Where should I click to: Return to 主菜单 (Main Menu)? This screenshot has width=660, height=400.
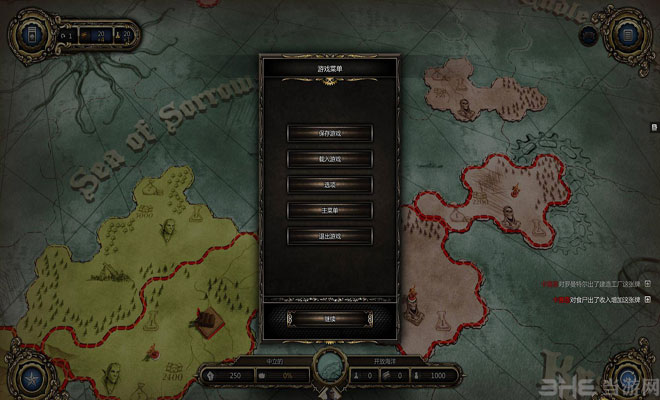coord(330,211)
